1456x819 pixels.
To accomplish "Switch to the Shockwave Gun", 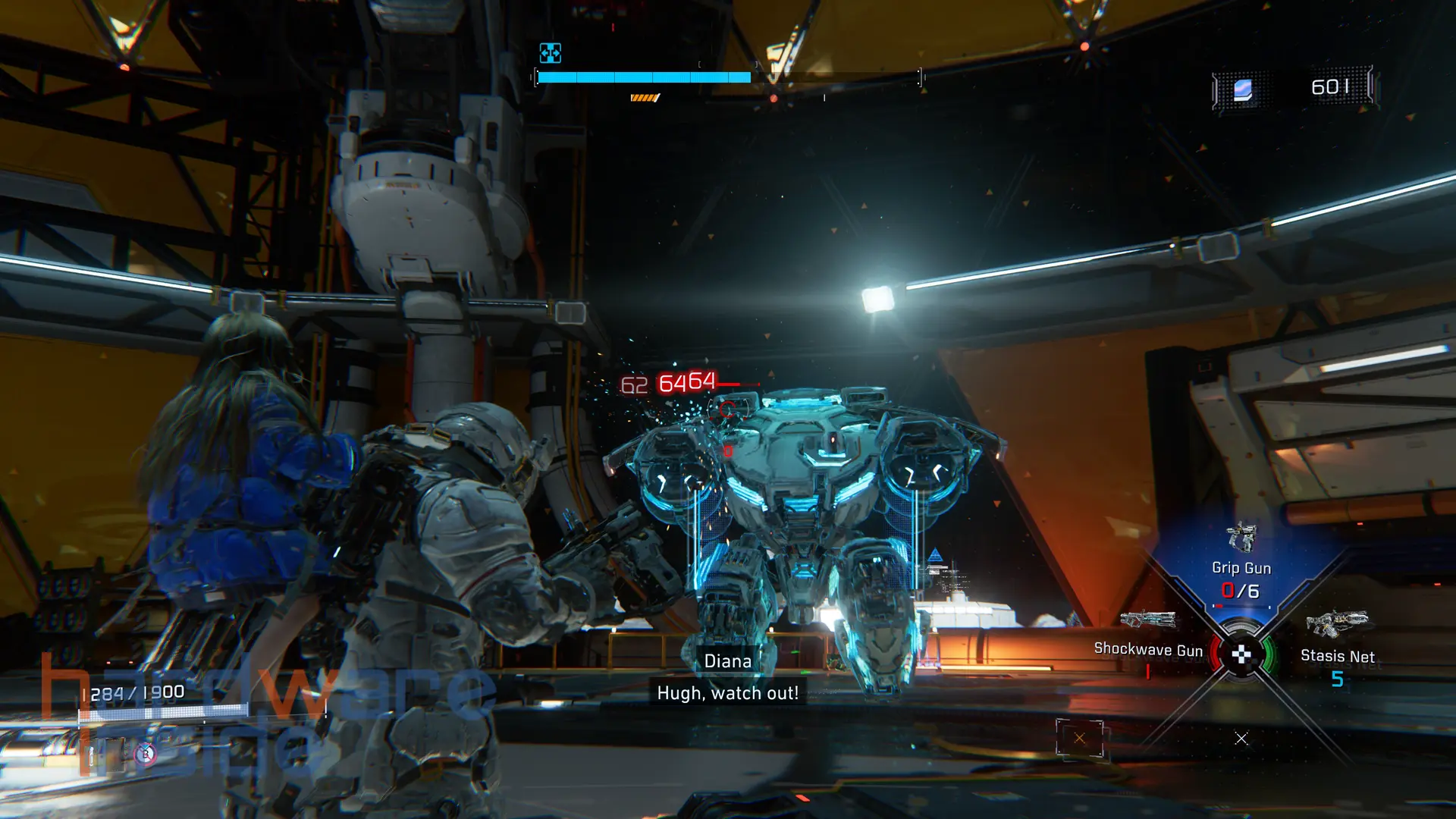I will click(x=1148, y=639).
